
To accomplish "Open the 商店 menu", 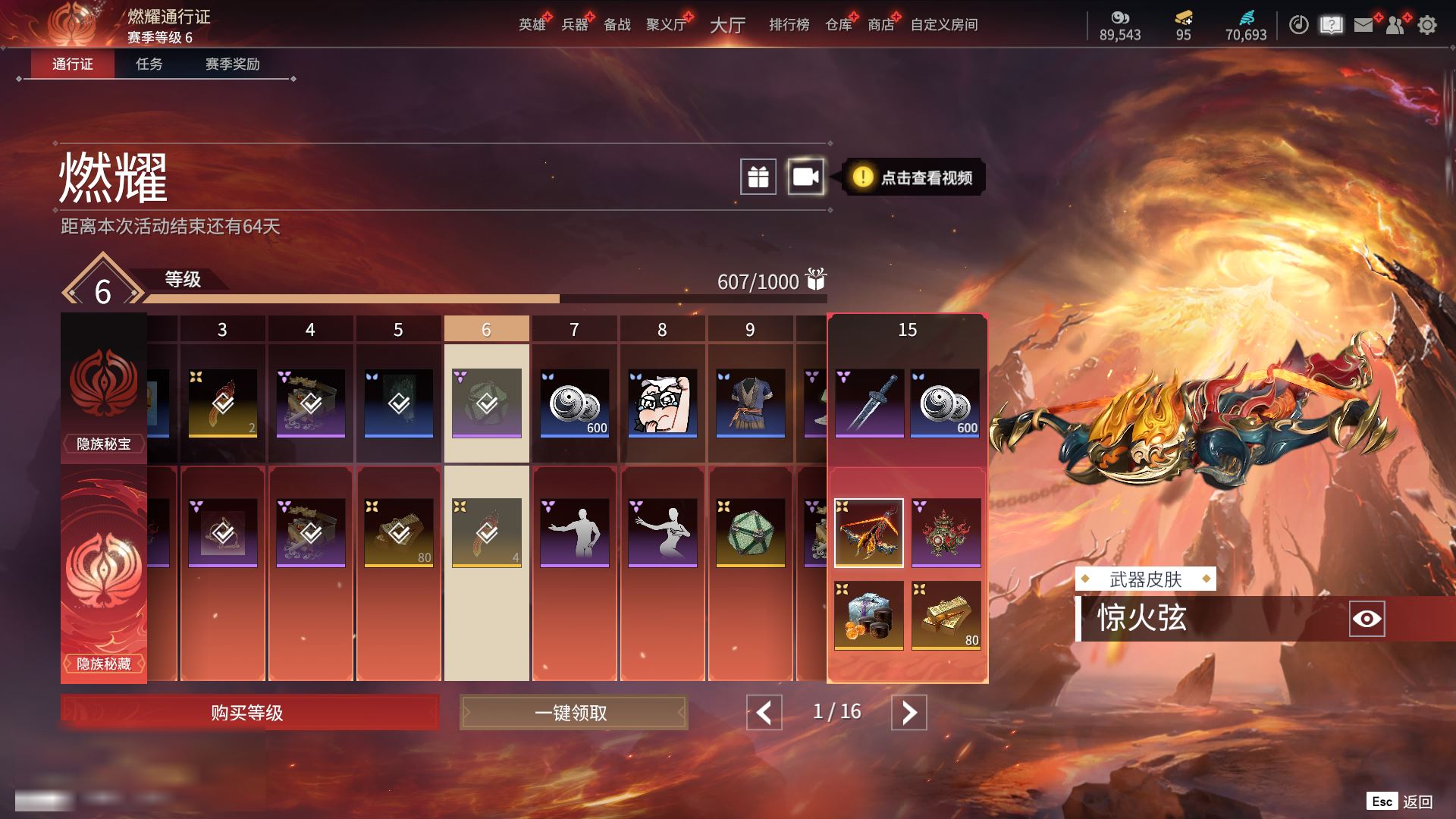I will 880,25.
